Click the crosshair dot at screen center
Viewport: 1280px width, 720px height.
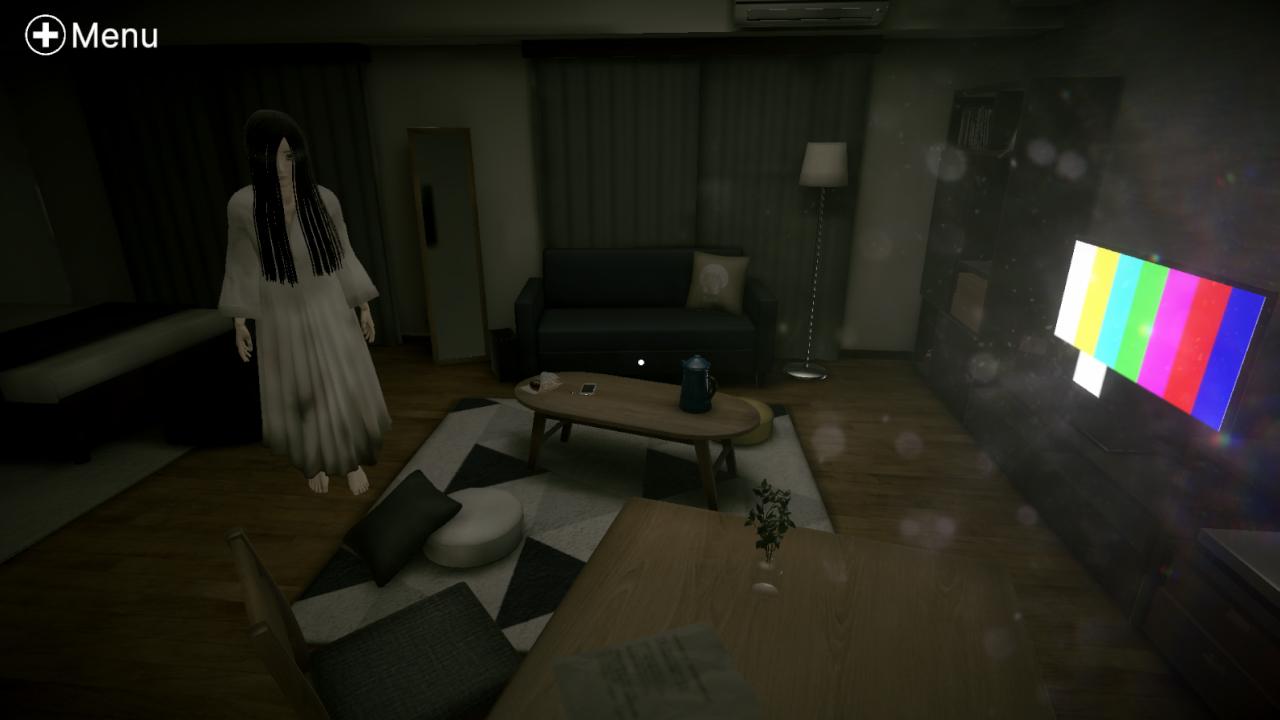pyautogui.click(x=641, y=360)
